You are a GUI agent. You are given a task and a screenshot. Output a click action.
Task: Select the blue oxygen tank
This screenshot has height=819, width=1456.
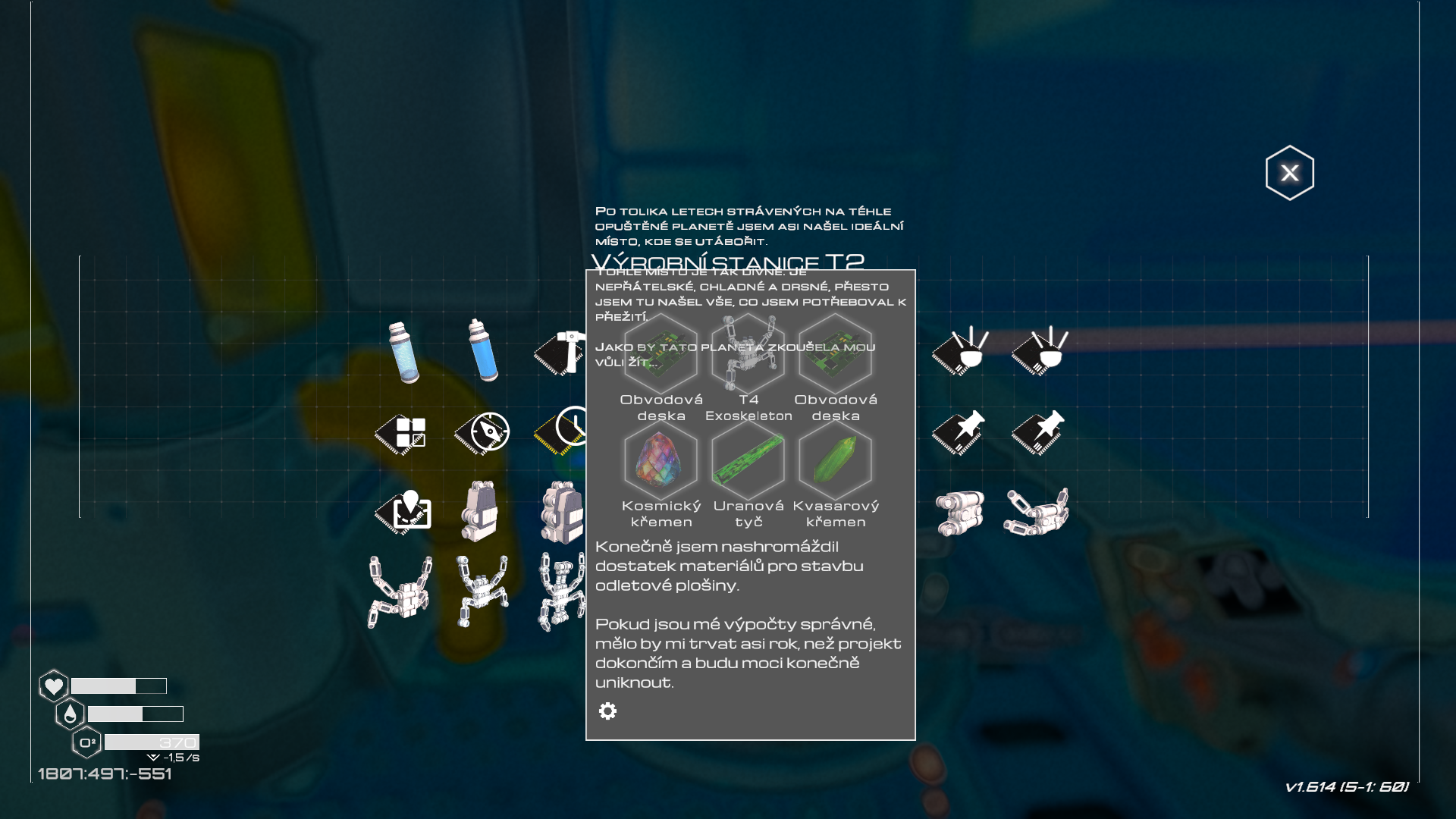coord(483,350)
